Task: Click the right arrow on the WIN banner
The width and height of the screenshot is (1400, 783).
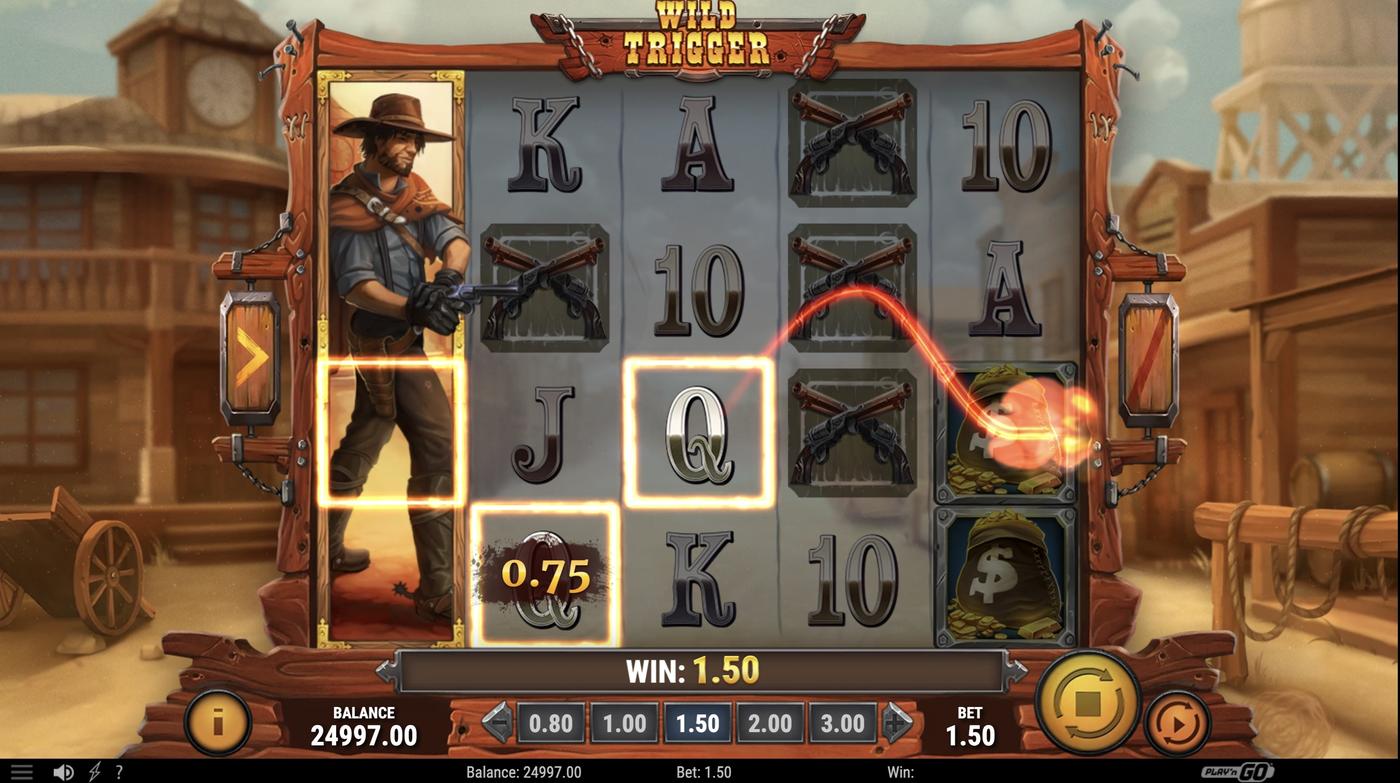Action: coord(1018,668)
